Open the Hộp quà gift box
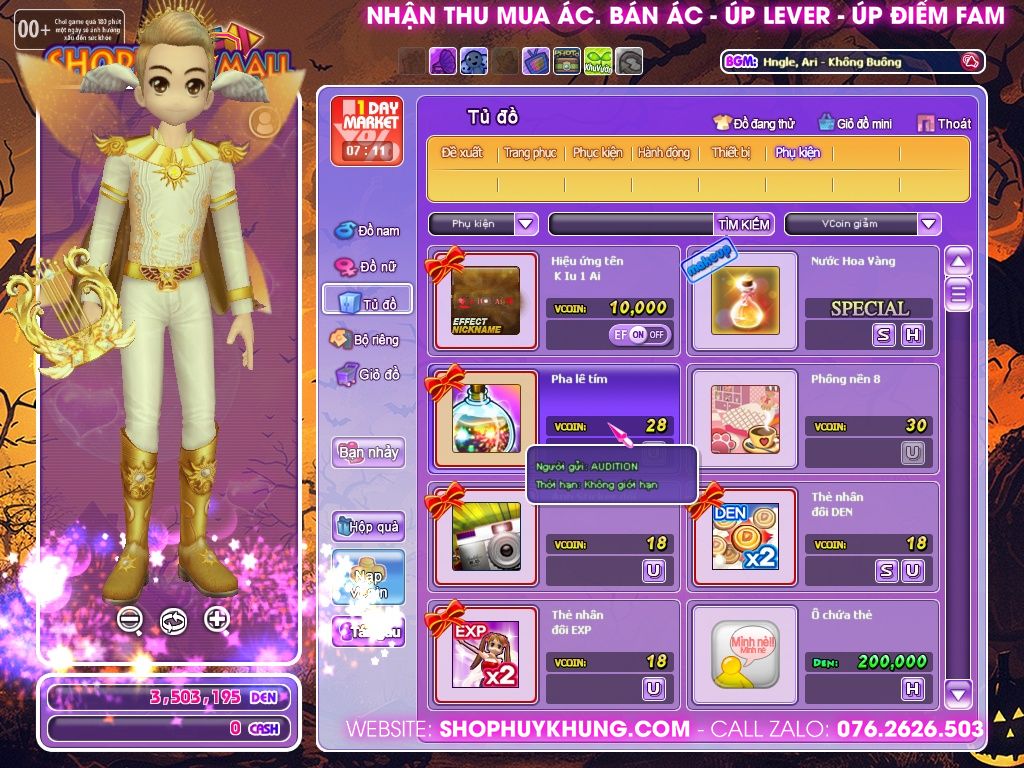This screenshot has height=768, width=1024. pos(368,525)
